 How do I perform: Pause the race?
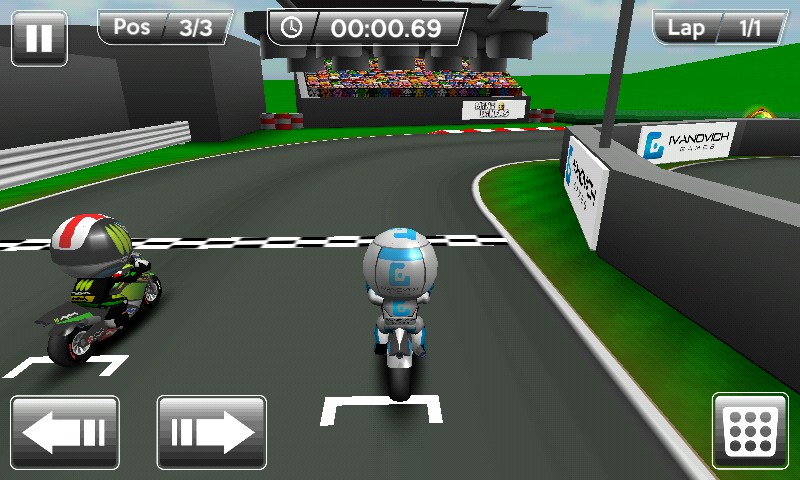pyautogui.click(x=39, y=37)
